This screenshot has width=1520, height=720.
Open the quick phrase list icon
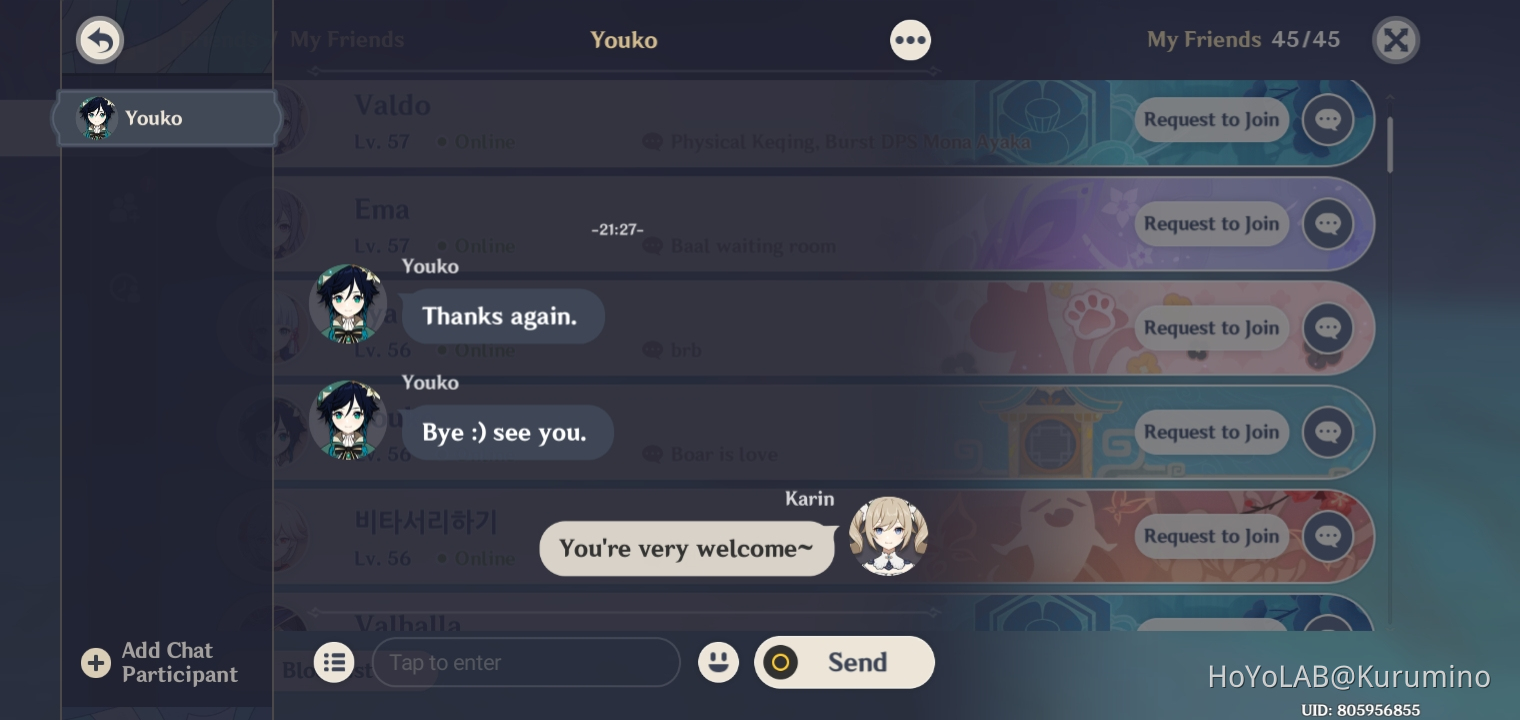pos(334,662)
